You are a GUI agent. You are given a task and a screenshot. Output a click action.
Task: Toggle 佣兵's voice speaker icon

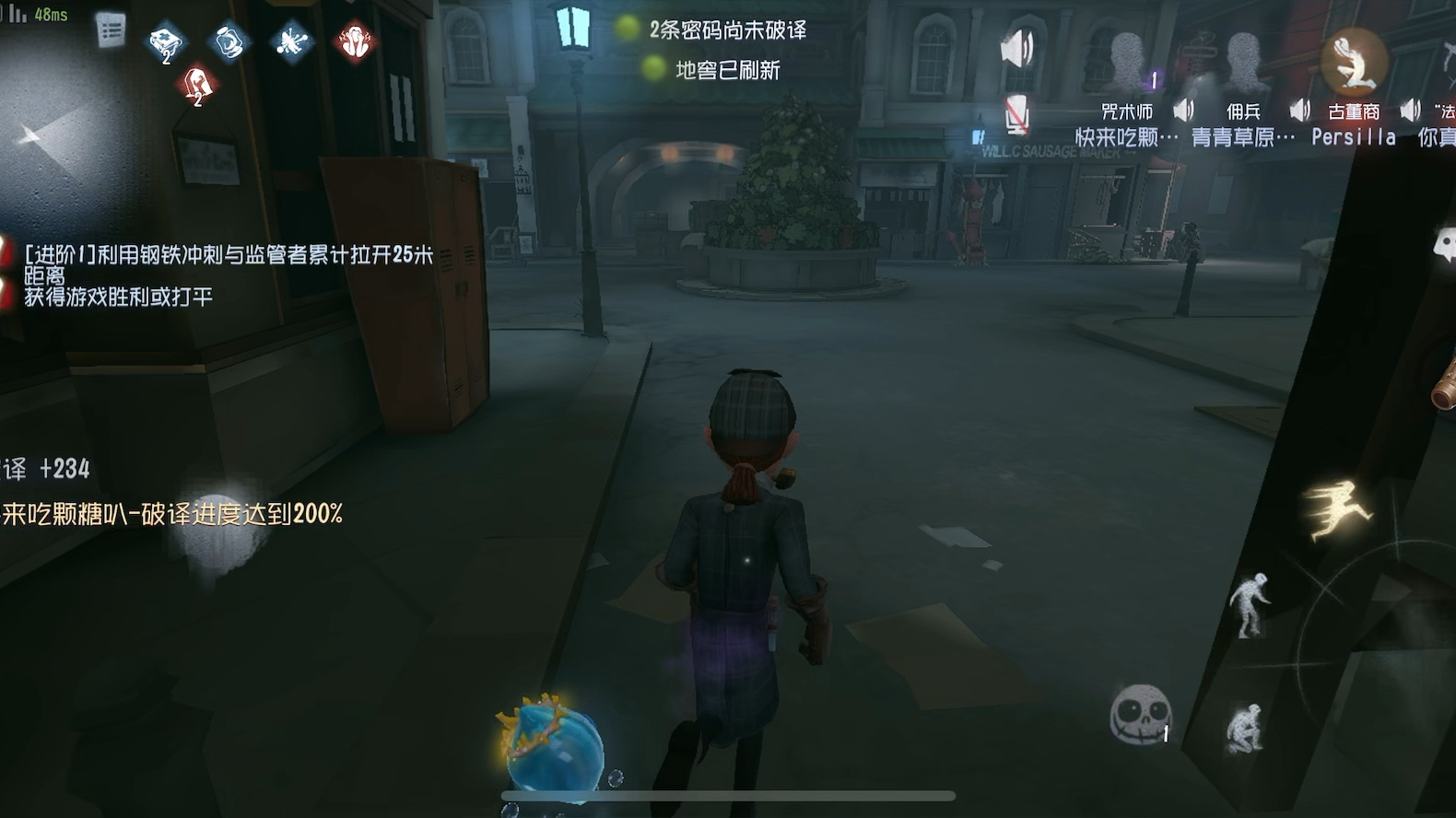(1301, 110)
